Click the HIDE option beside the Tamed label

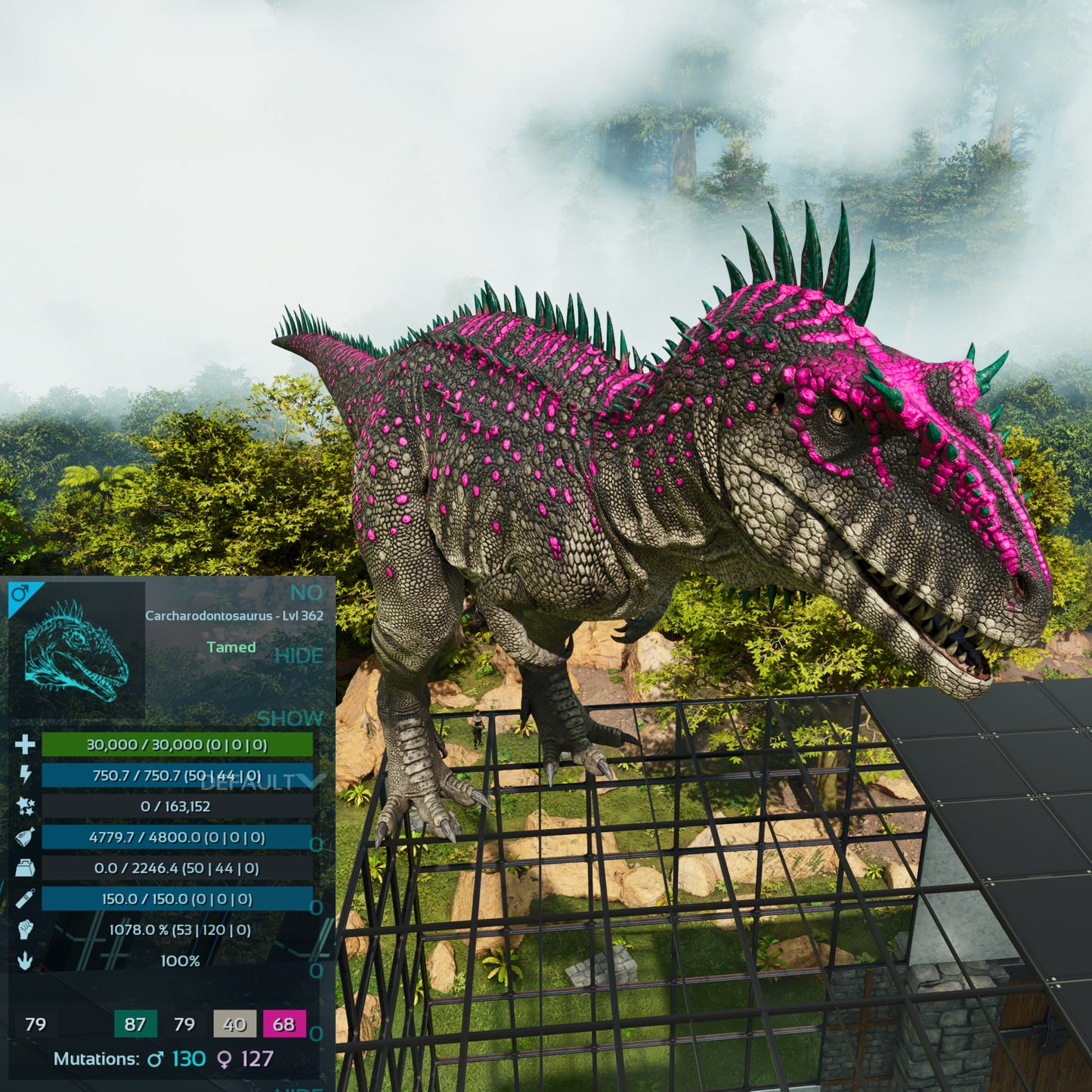[x=299, y=656]
